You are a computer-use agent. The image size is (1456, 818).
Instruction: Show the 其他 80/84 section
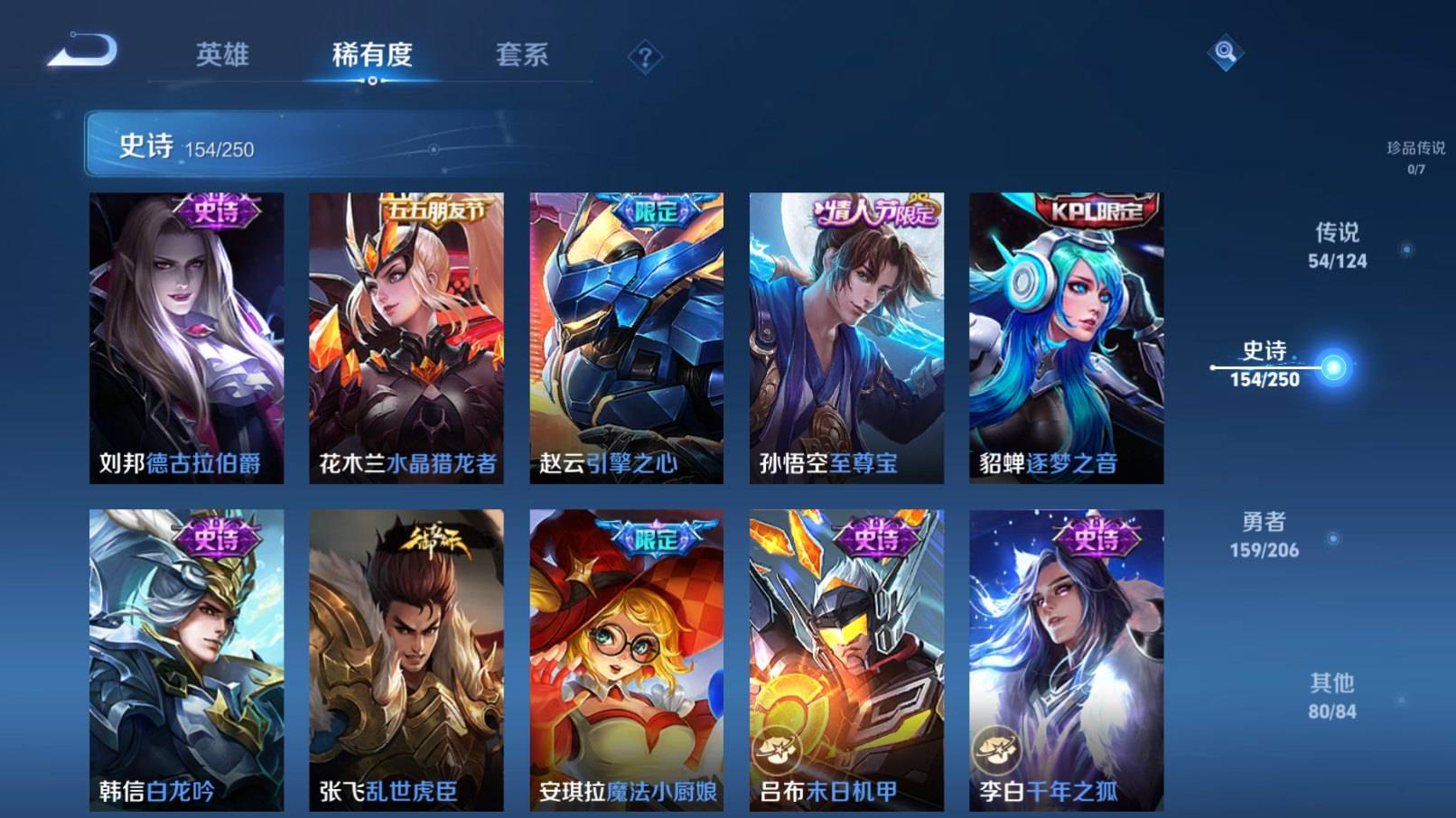coord(1332,696)
